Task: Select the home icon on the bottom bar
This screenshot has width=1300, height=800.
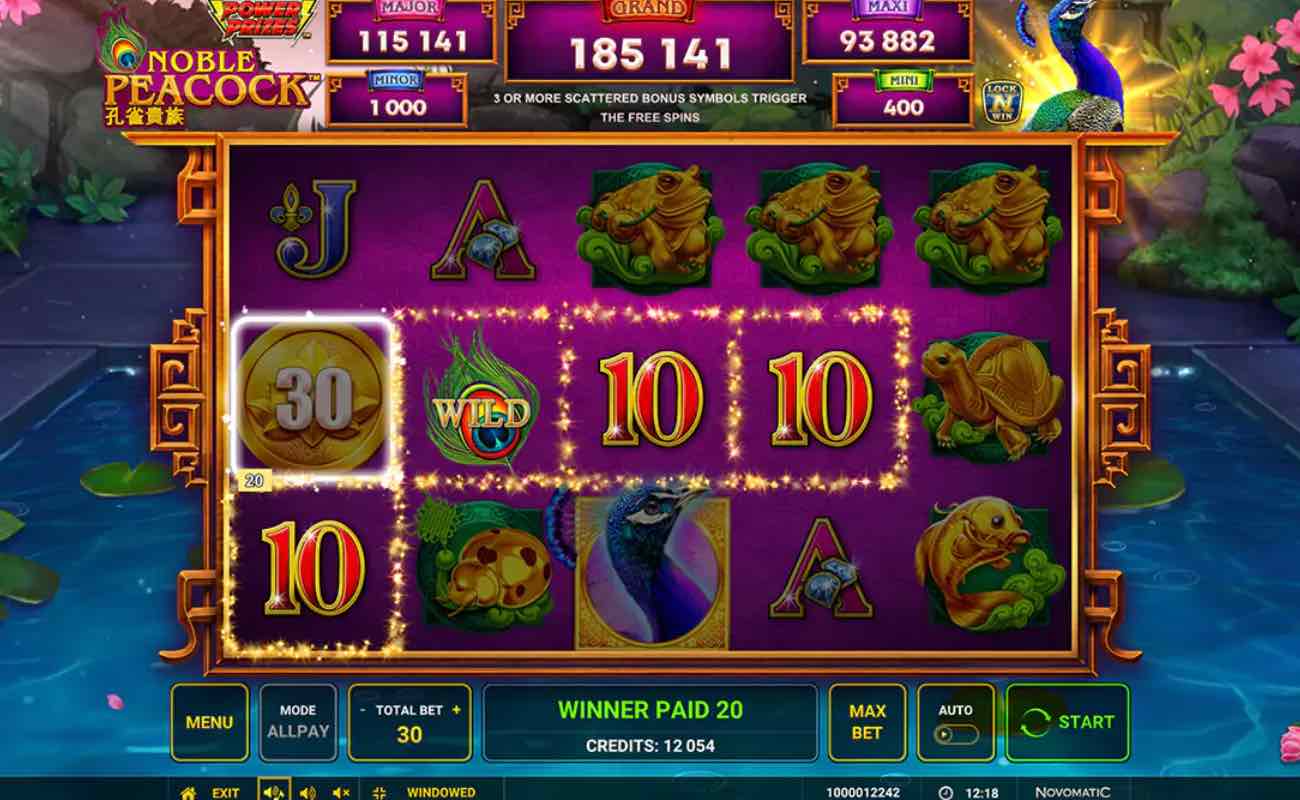Action: point(188,792)
